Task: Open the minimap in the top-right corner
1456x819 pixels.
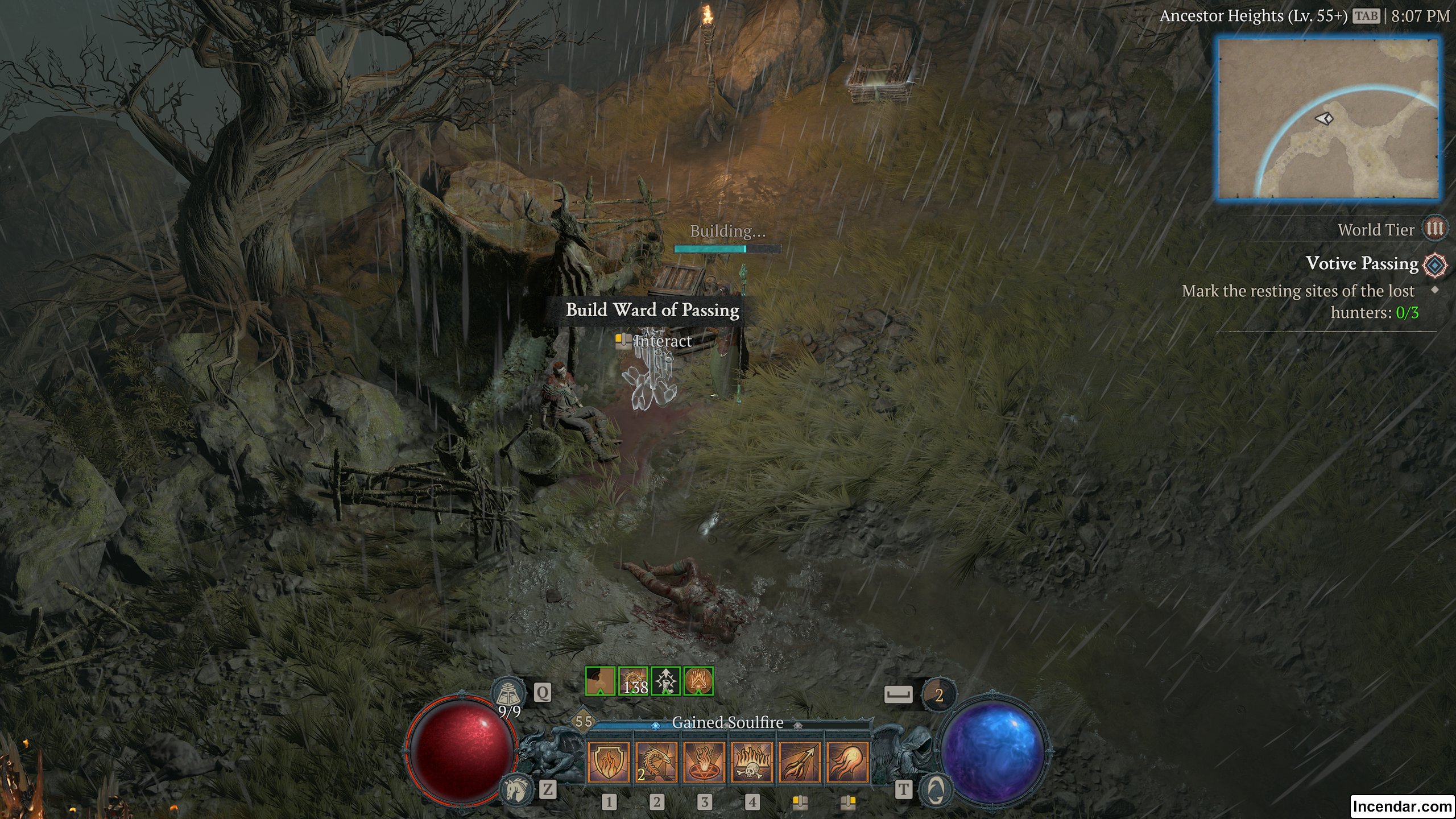Action: pyautogui.click(x=1327, y=118)
